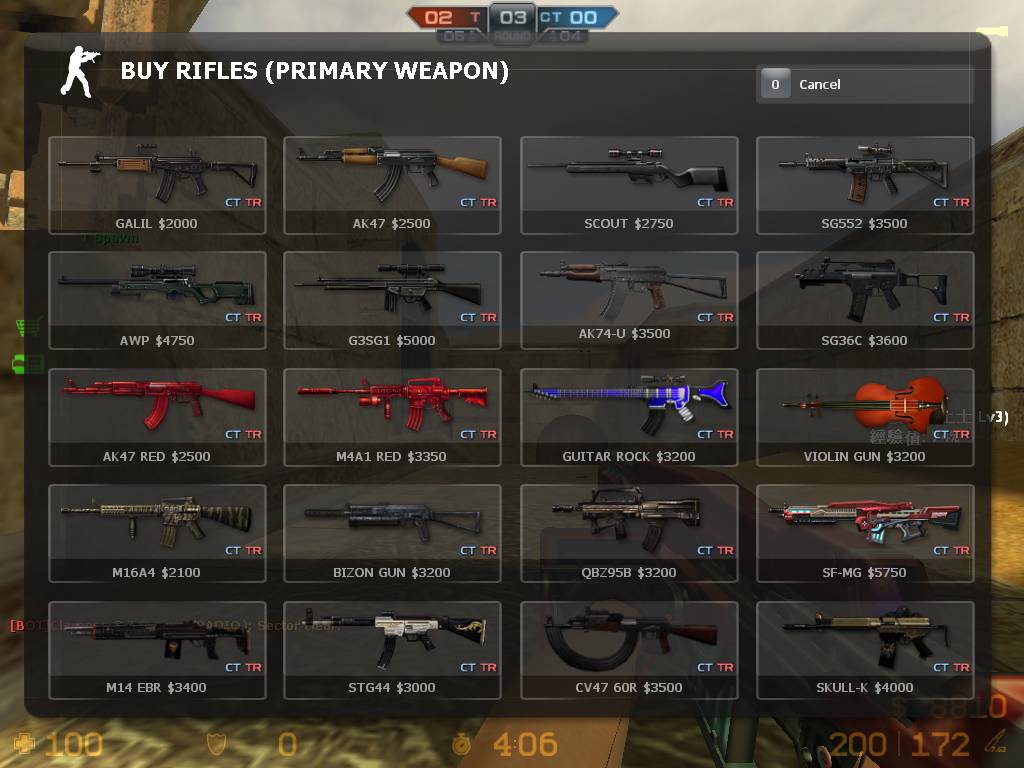
Task: Choose the SG552 rifle
Action: point(865,185)
